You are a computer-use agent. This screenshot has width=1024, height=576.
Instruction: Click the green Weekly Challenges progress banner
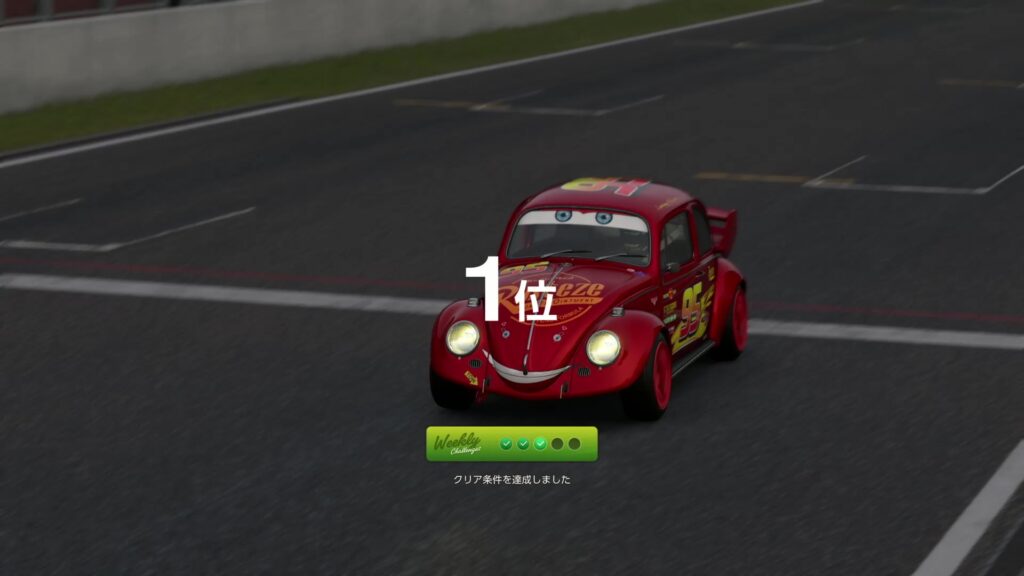point(511,444)
